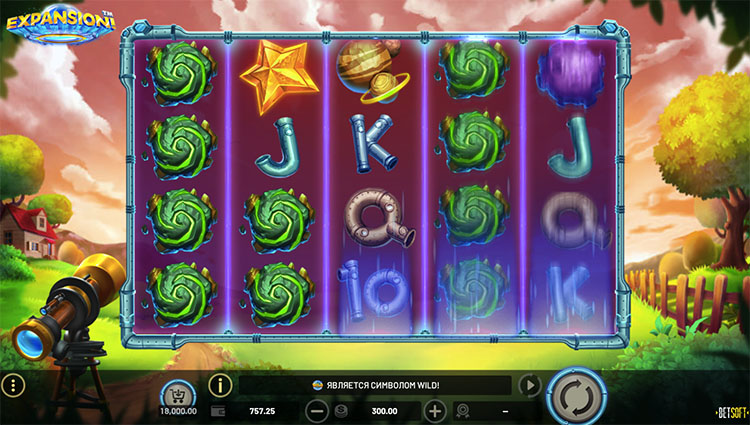Activate the autoplay triangle button
Screen dimensions: 750x425
(530, 385)
